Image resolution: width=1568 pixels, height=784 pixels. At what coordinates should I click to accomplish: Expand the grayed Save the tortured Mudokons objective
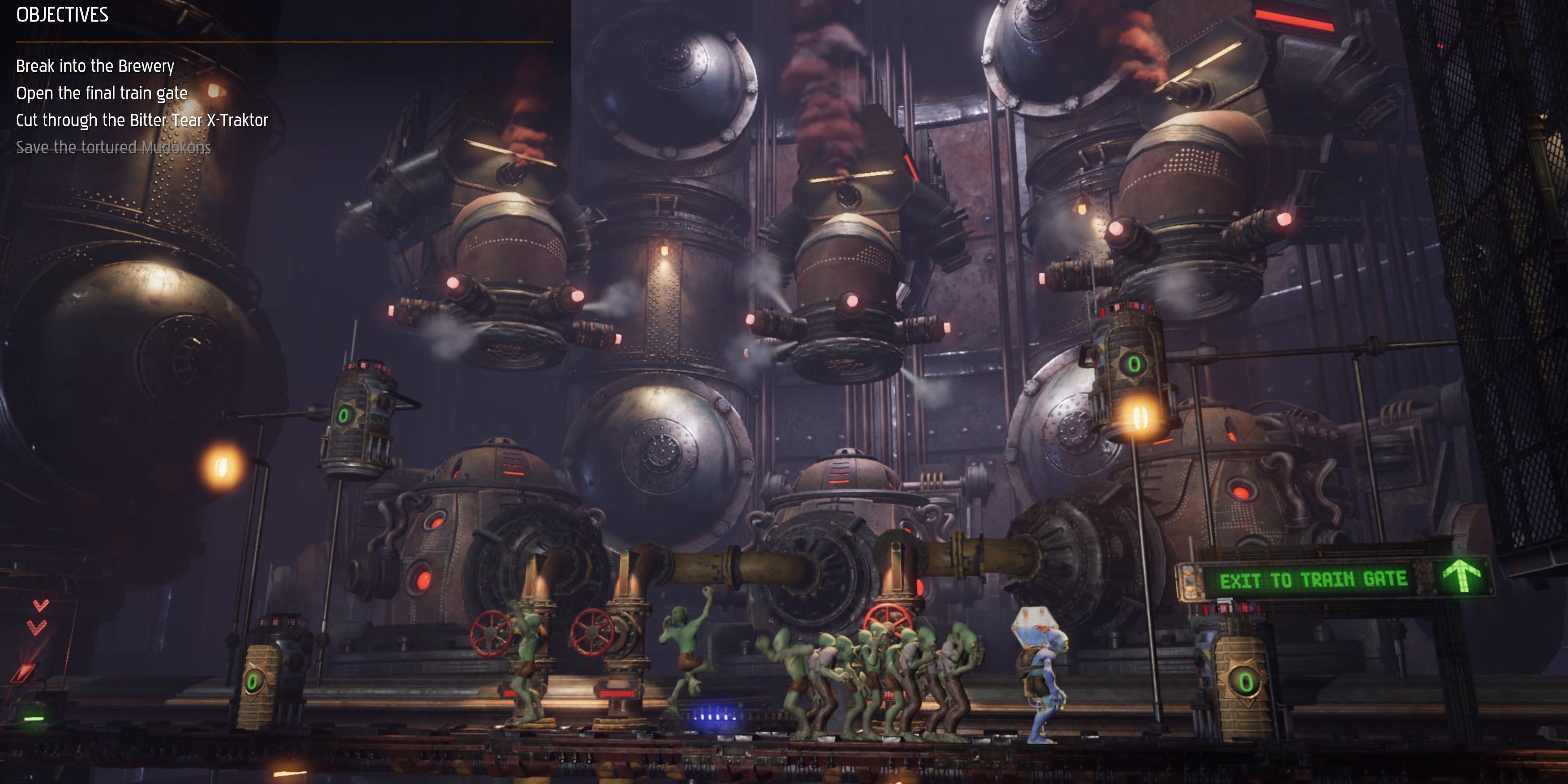pos(113,147)
